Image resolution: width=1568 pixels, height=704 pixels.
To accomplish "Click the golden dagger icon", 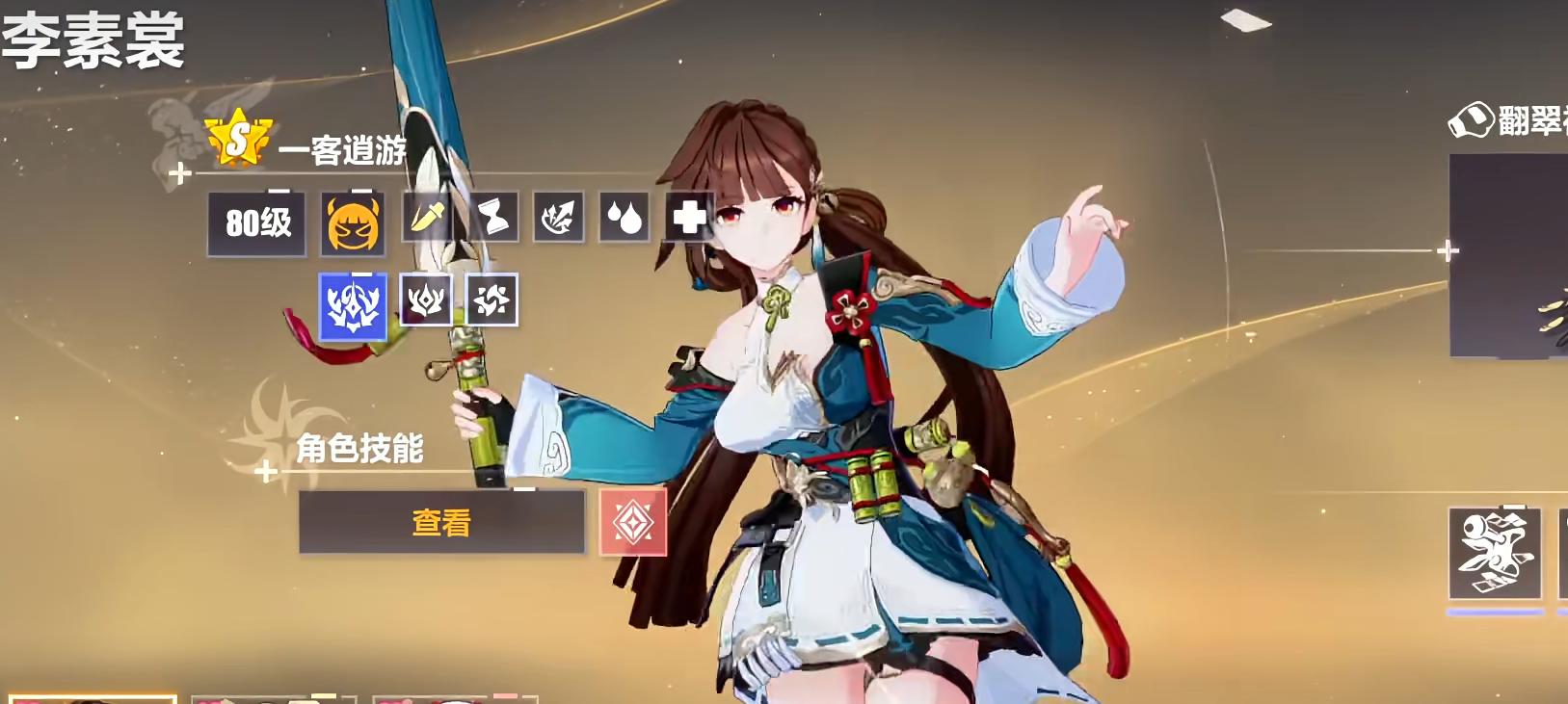I will click(x=427, y=217).
